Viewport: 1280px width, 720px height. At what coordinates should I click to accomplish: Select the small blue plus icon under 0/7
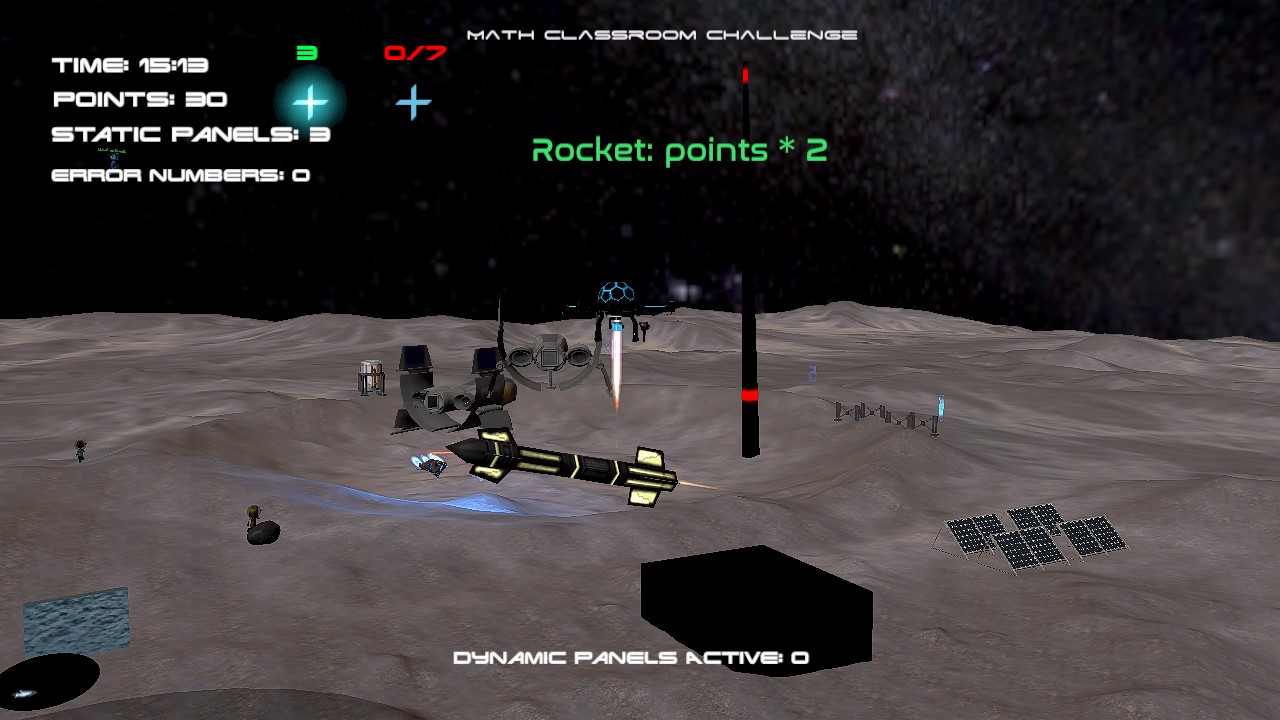coord(412,101)
